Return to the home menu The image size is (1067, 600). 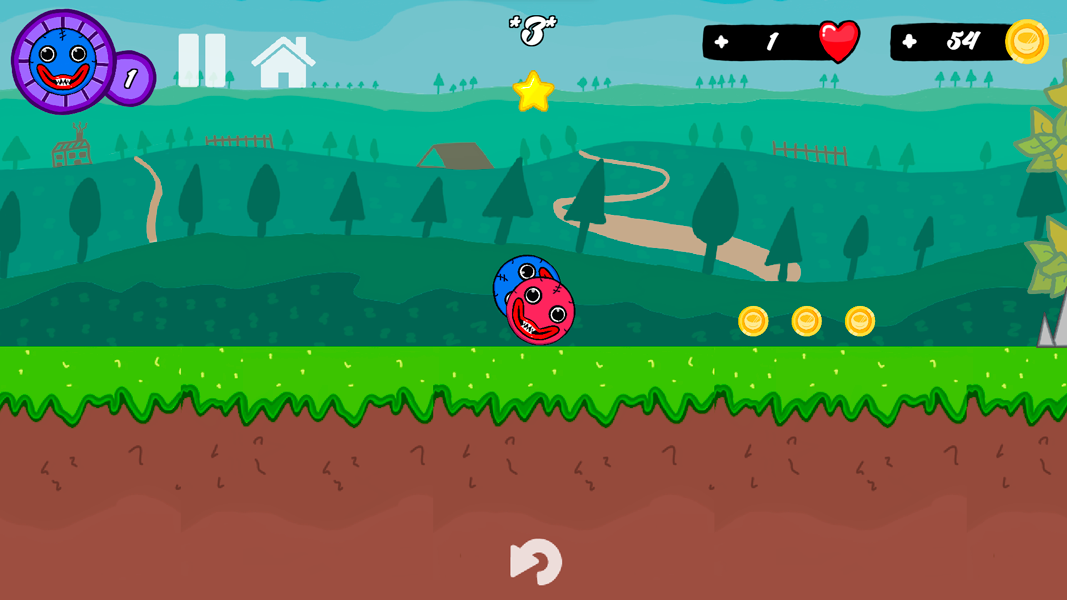(x=283, y=62)
